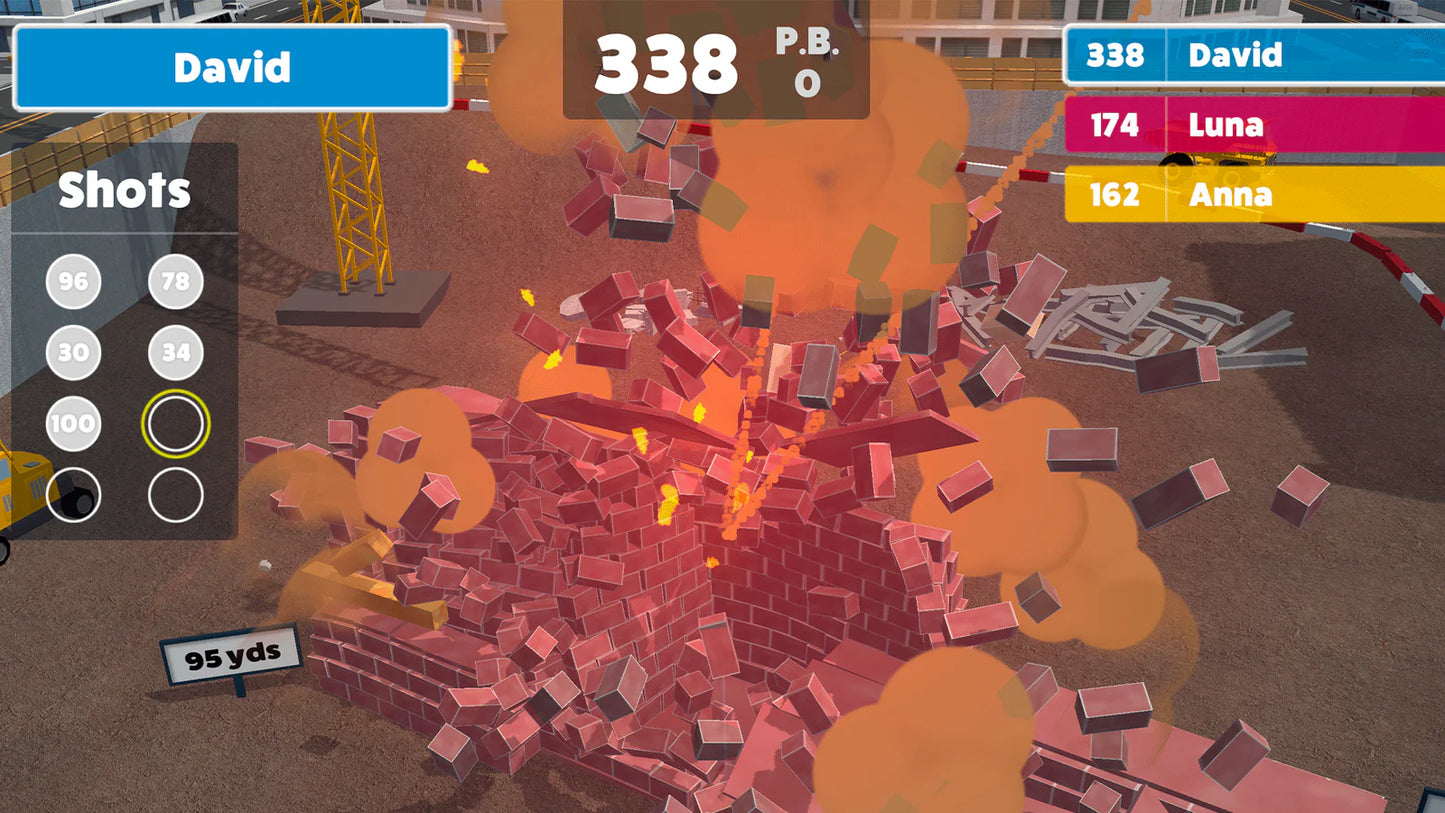Screen dimensions: 1445x813
Task: Click the shot badge labeled 34
Action: click(x=175, y=352)
